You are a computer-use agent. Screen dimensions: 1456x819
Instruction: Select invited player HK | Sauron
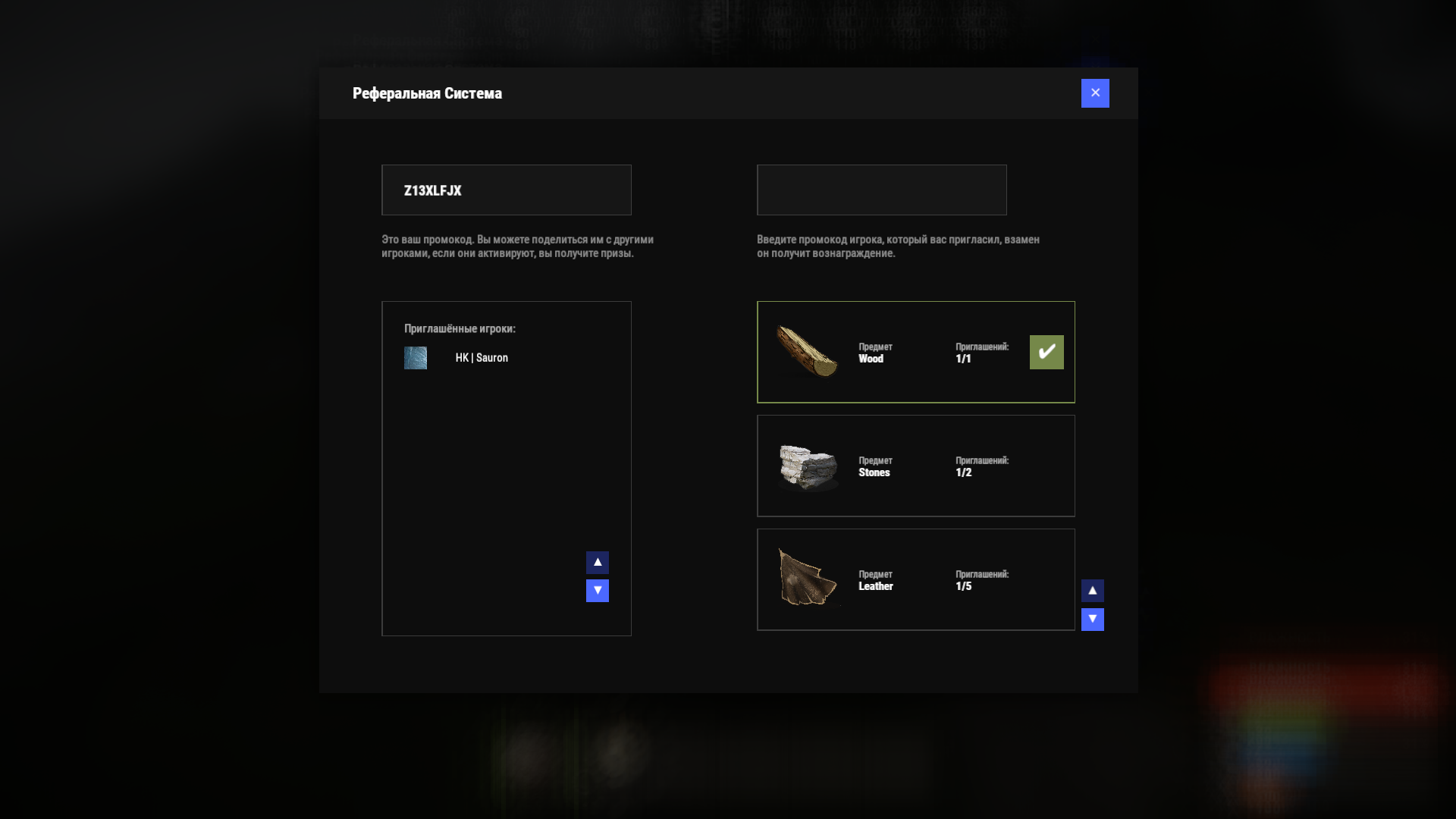[x=481, y=358]
